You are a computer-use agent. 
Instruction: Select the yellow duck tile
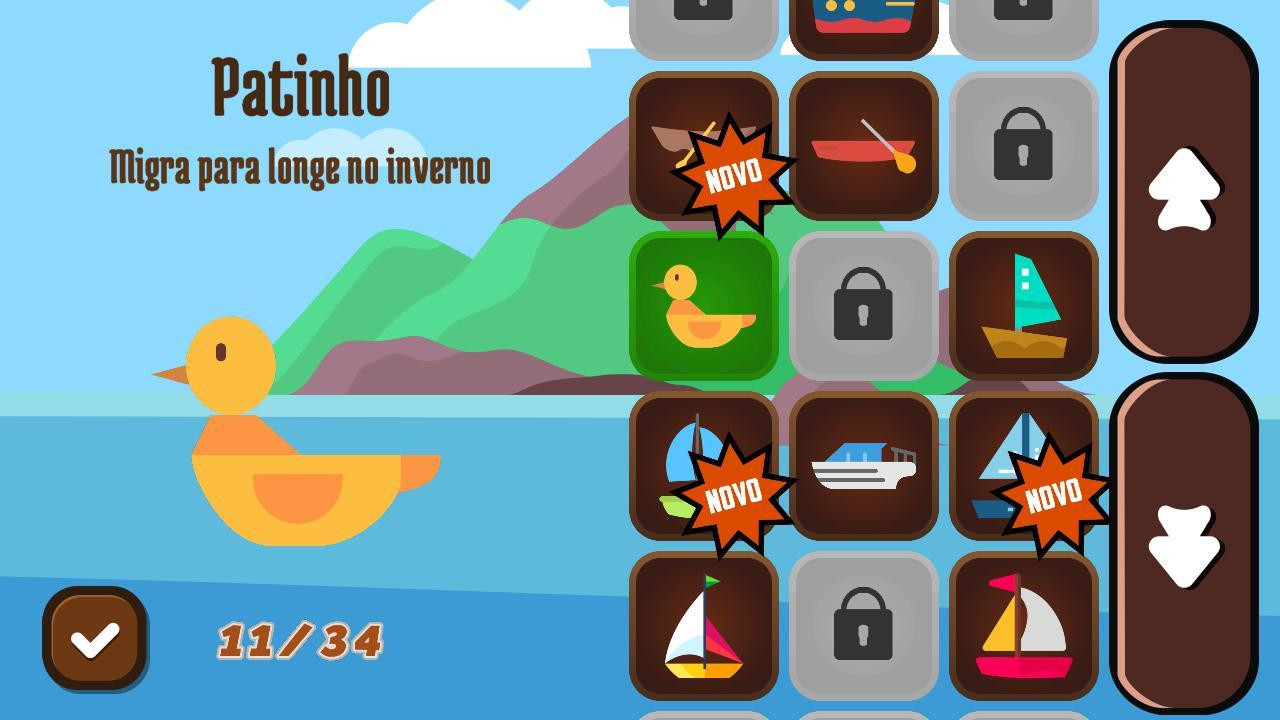coord(705,305)
